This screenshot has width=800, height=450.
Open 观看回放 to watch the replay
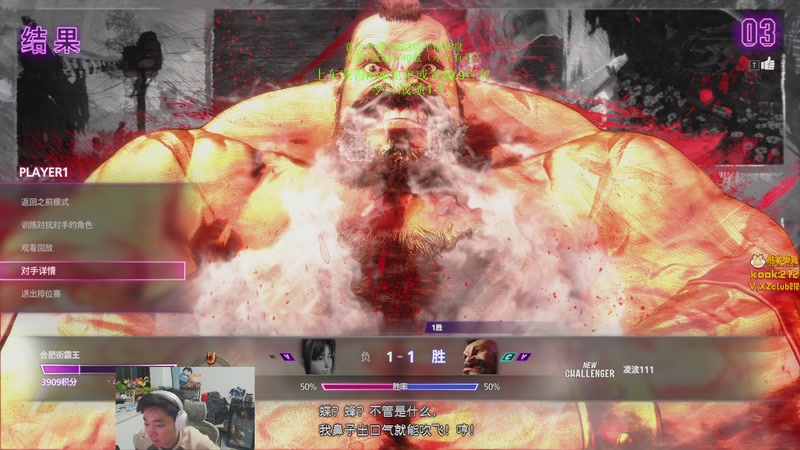click(x=36, y=248)
